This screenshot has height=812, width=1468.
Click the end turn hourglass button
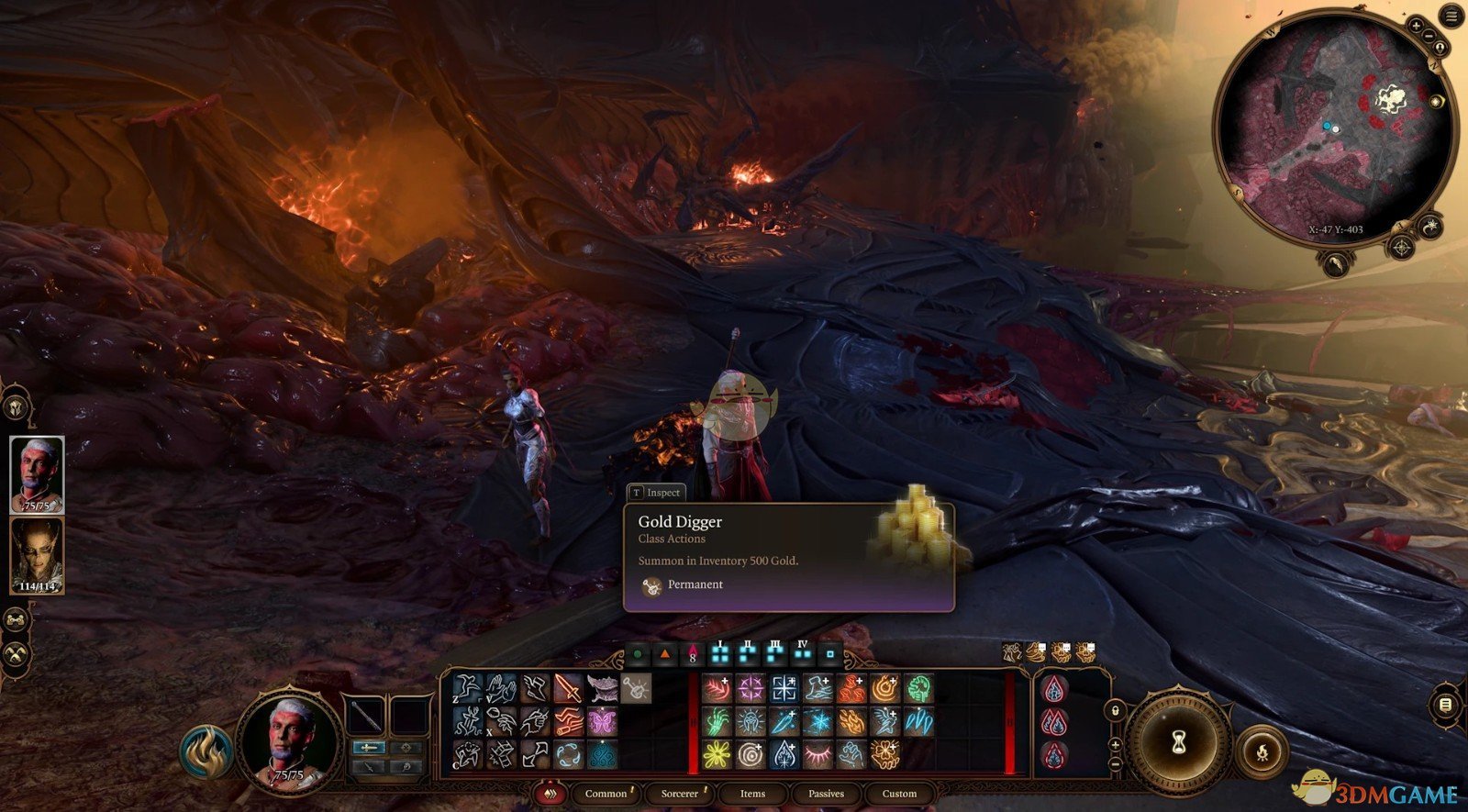pyautogui.click(x=1178, y=742)
